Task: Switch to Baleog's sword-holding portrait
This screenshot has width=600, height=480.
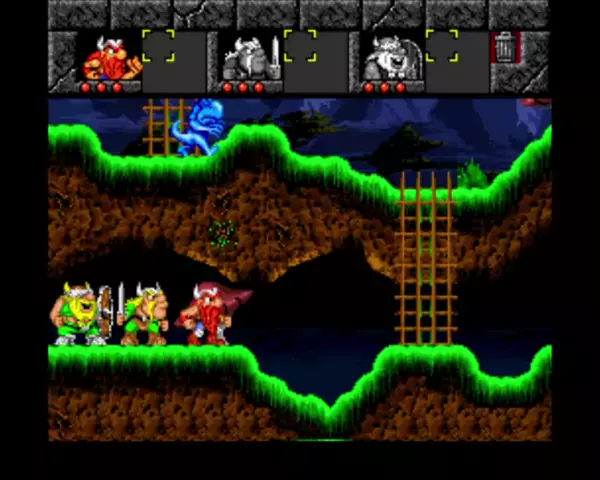Action: (x=250, y=59)
